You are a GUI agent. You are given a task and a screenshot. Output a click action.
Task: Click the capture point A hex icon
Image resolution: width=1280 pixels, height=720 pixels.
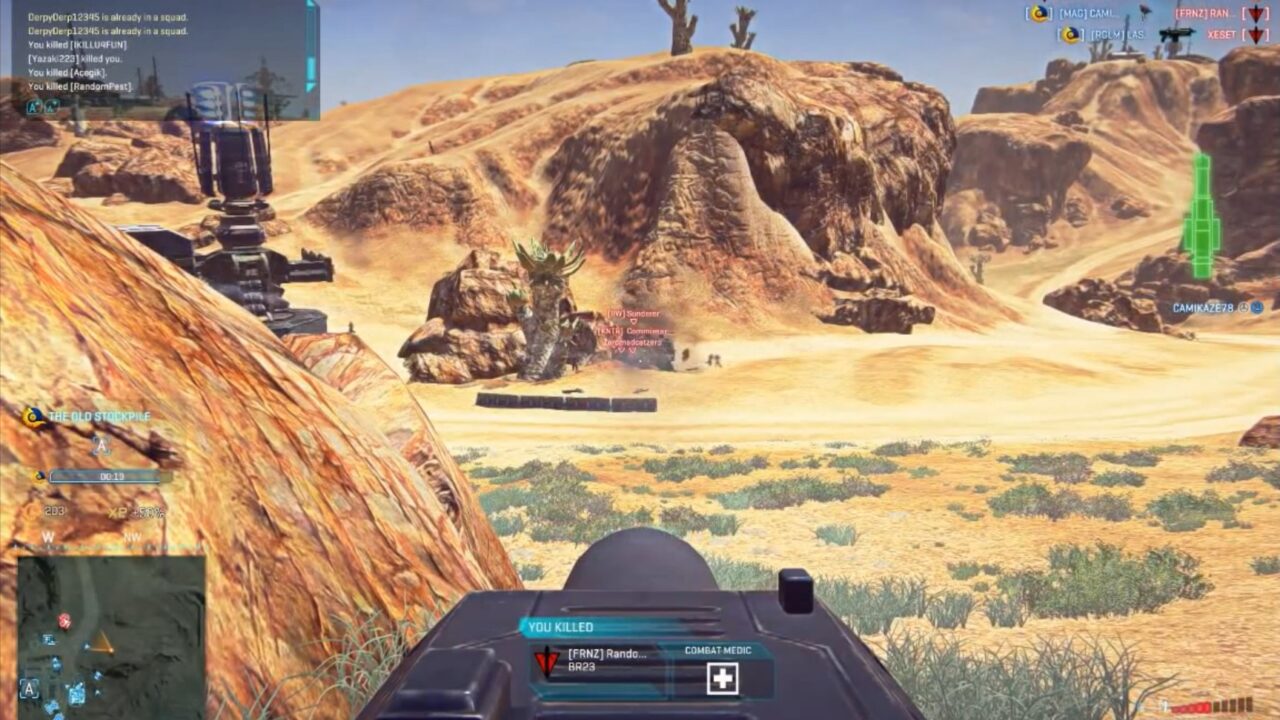pyautogui.click(x=101, y=445)
